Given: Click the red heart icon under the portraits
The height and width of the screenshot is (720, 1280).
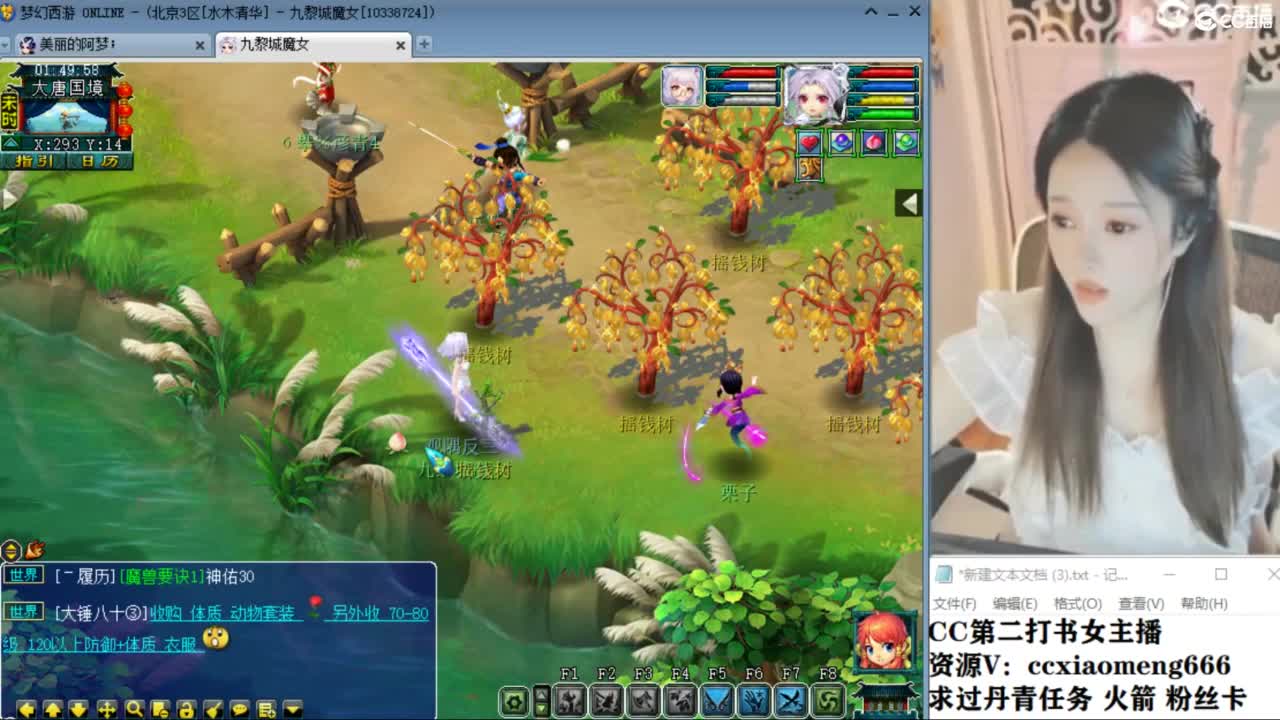Looking at the screenshot, I should [x=810, y=143].
